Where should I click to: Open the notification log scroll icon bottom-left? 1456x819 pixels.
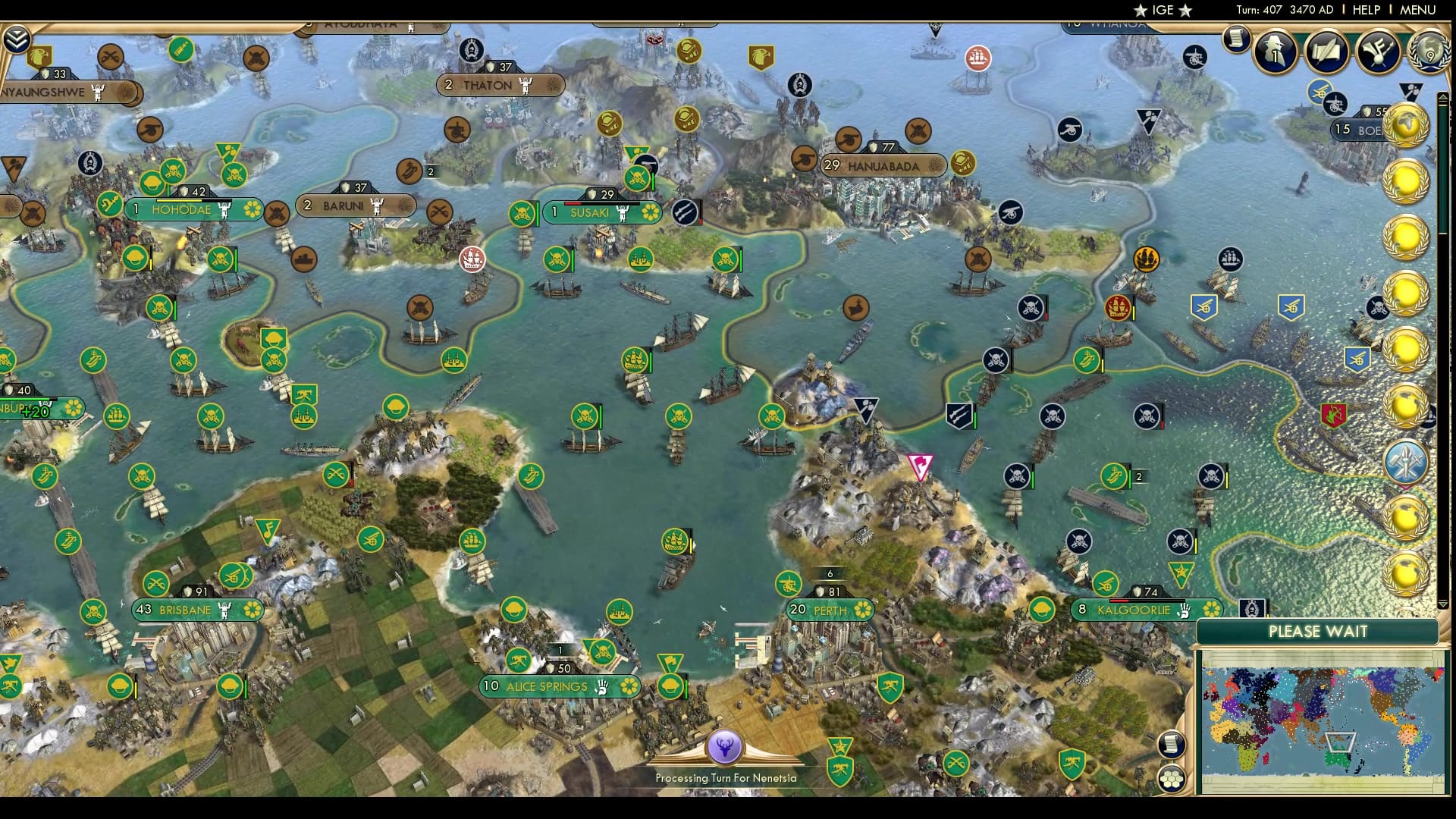pos(1171,744)
